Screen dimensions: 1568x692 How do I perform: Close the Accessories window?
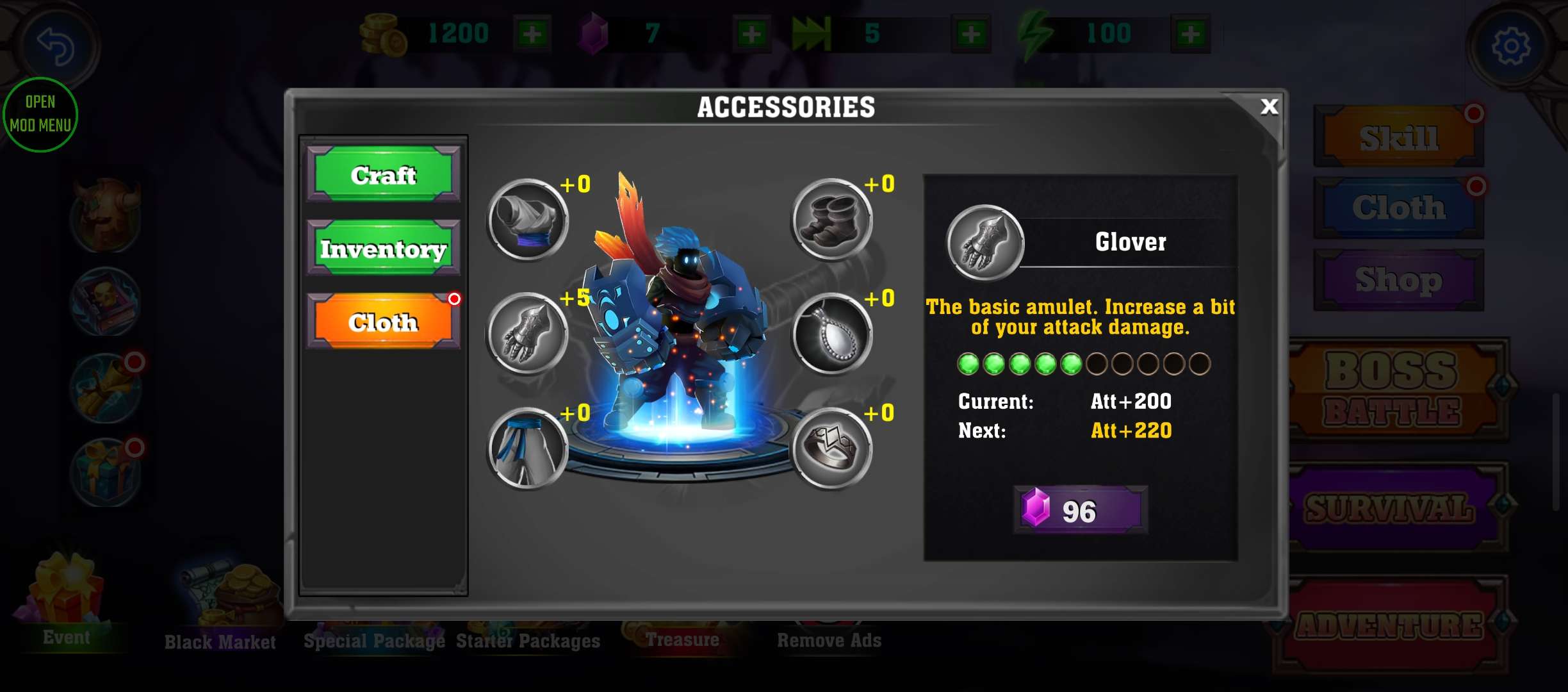tap(1268, 106)
